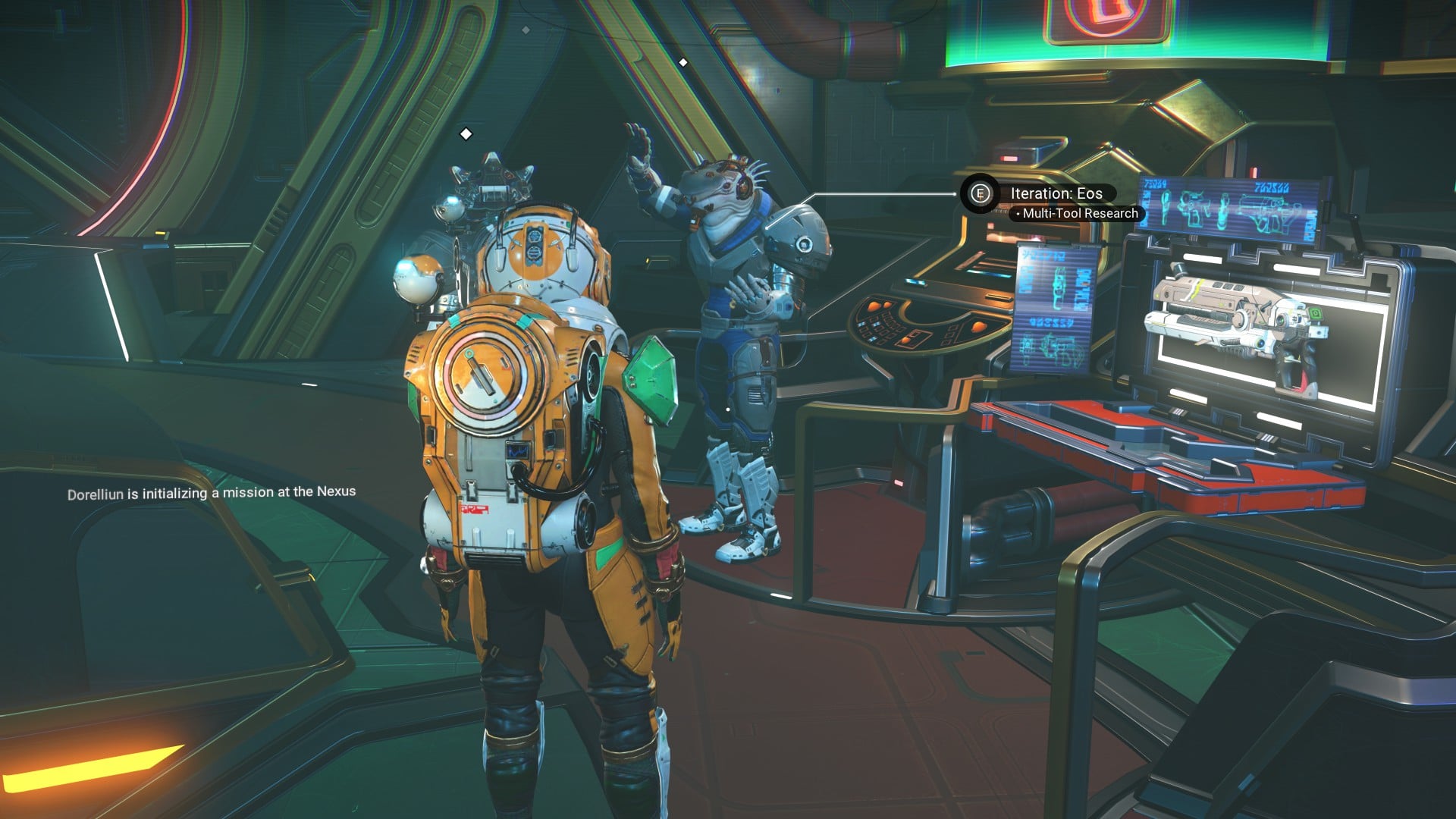Open the Iteration: Eos dialogue label
The width and height of the screenshot is (1456, 819).
coord(1055,193)
